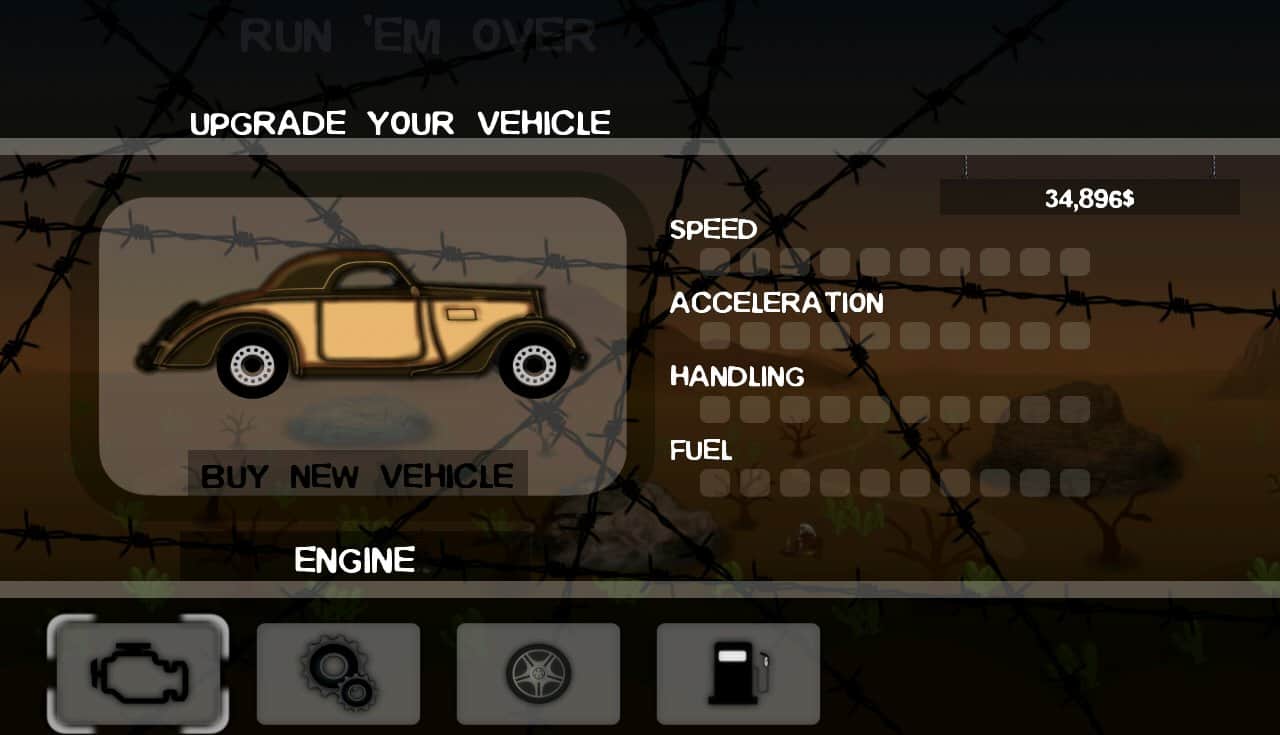Open the Buy New Vehicle option

coord(358,475)
